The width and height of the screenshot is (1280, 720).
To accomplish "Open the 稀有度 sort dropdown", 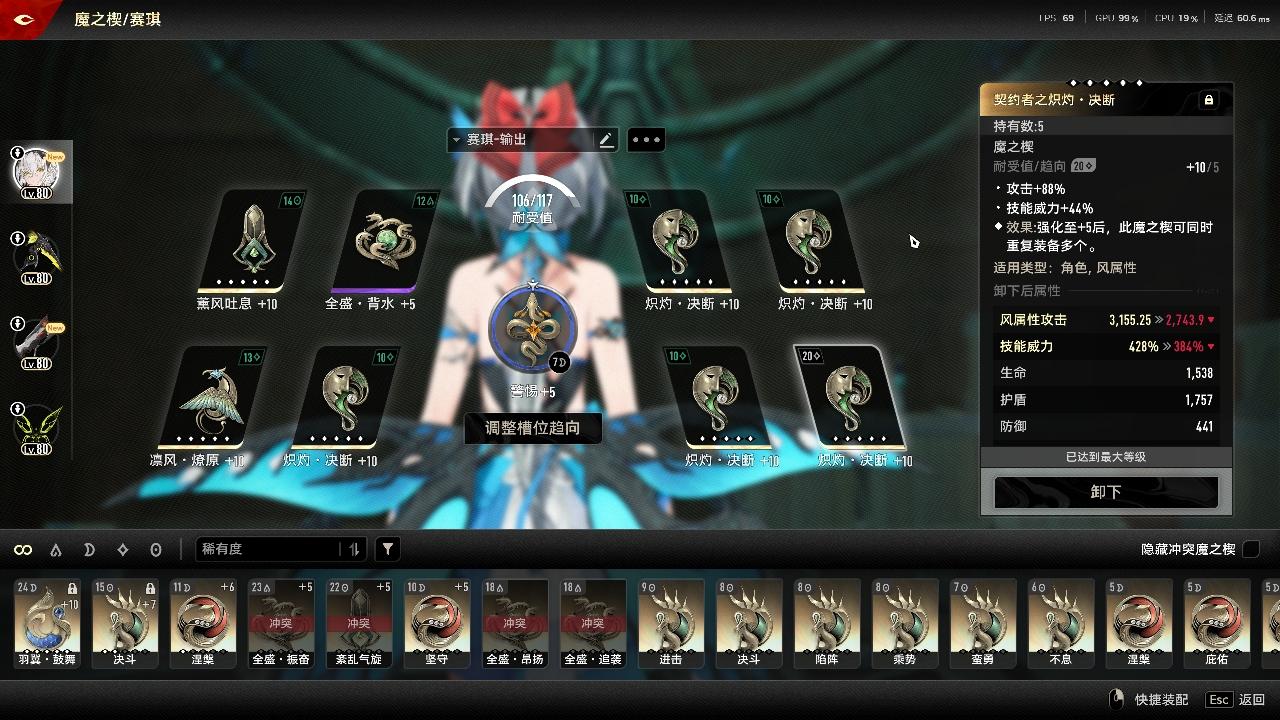I will 268,549.
